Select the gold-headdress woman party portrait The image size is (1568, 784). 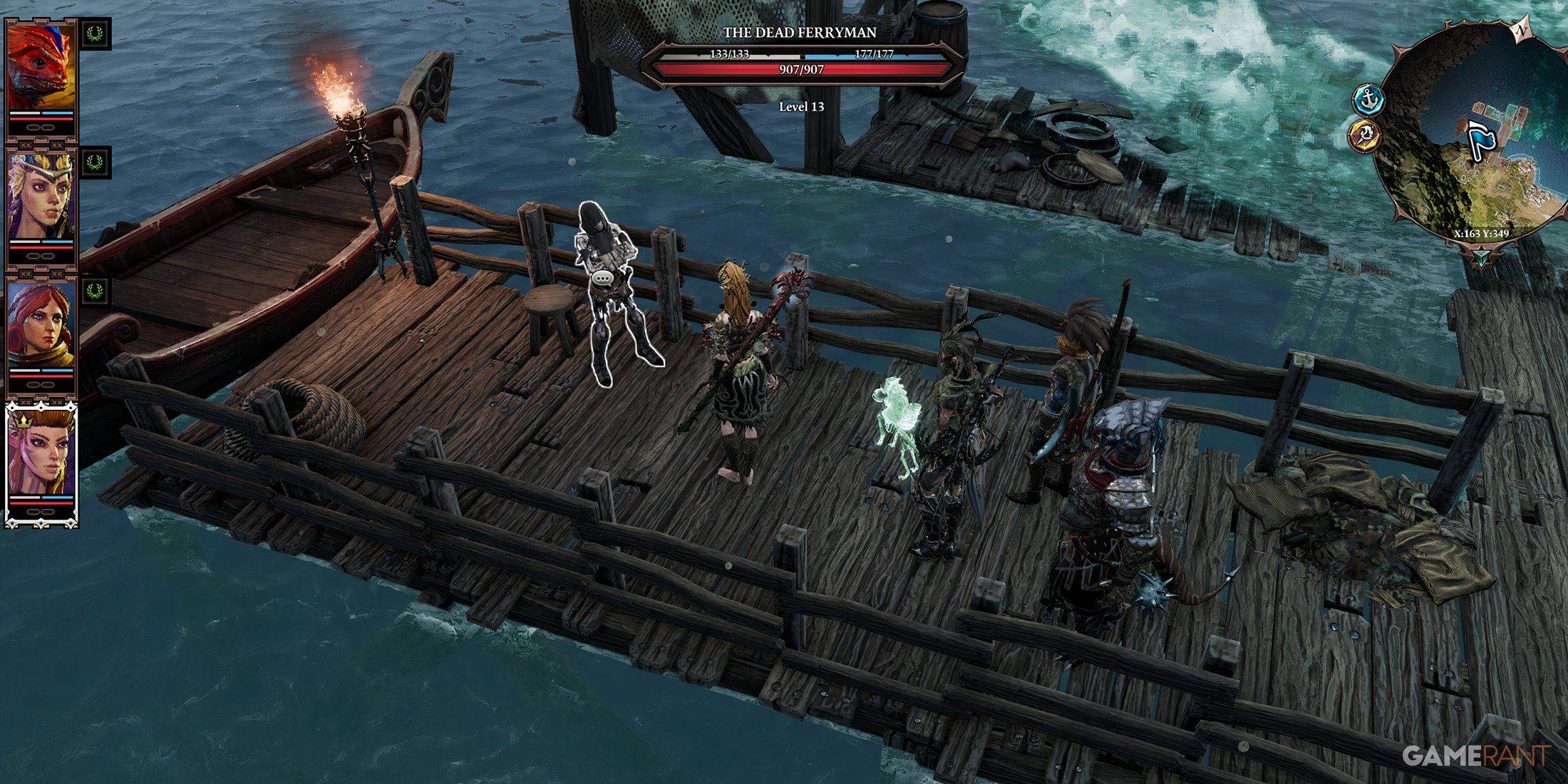pos(41,196)
